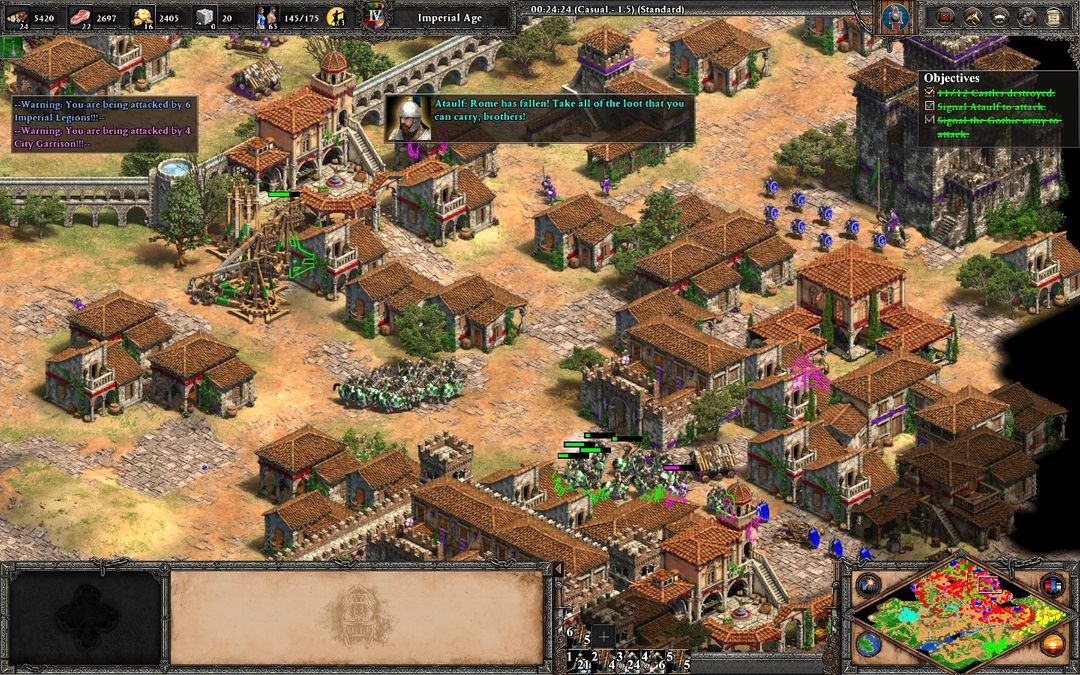The height and width of the screenshot is (675, 1080).
Task: Open the main menu monitor icon
Action: [1052, 17]
